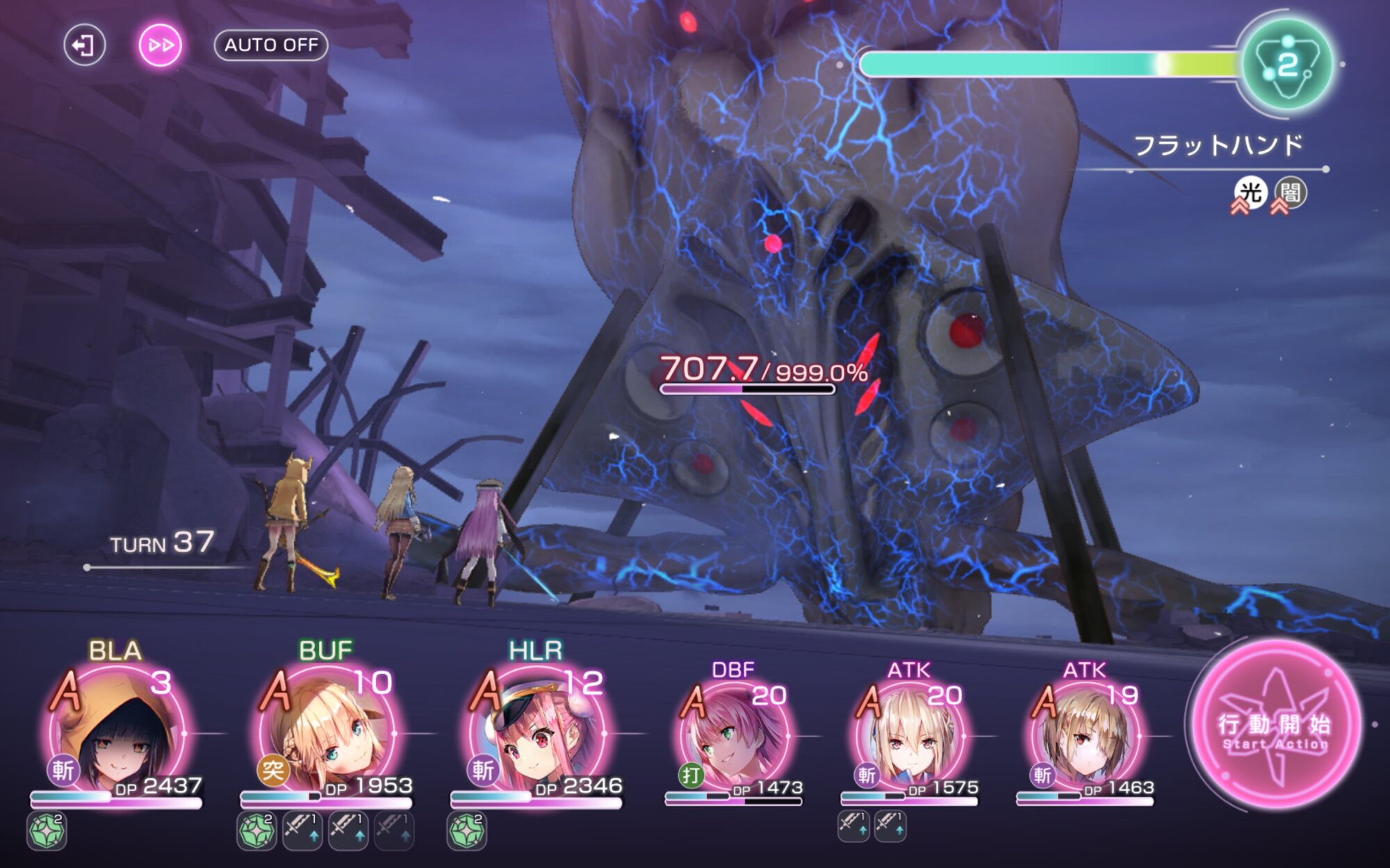Click the exit battle button
1390x868 pixels.
(84, 46)
